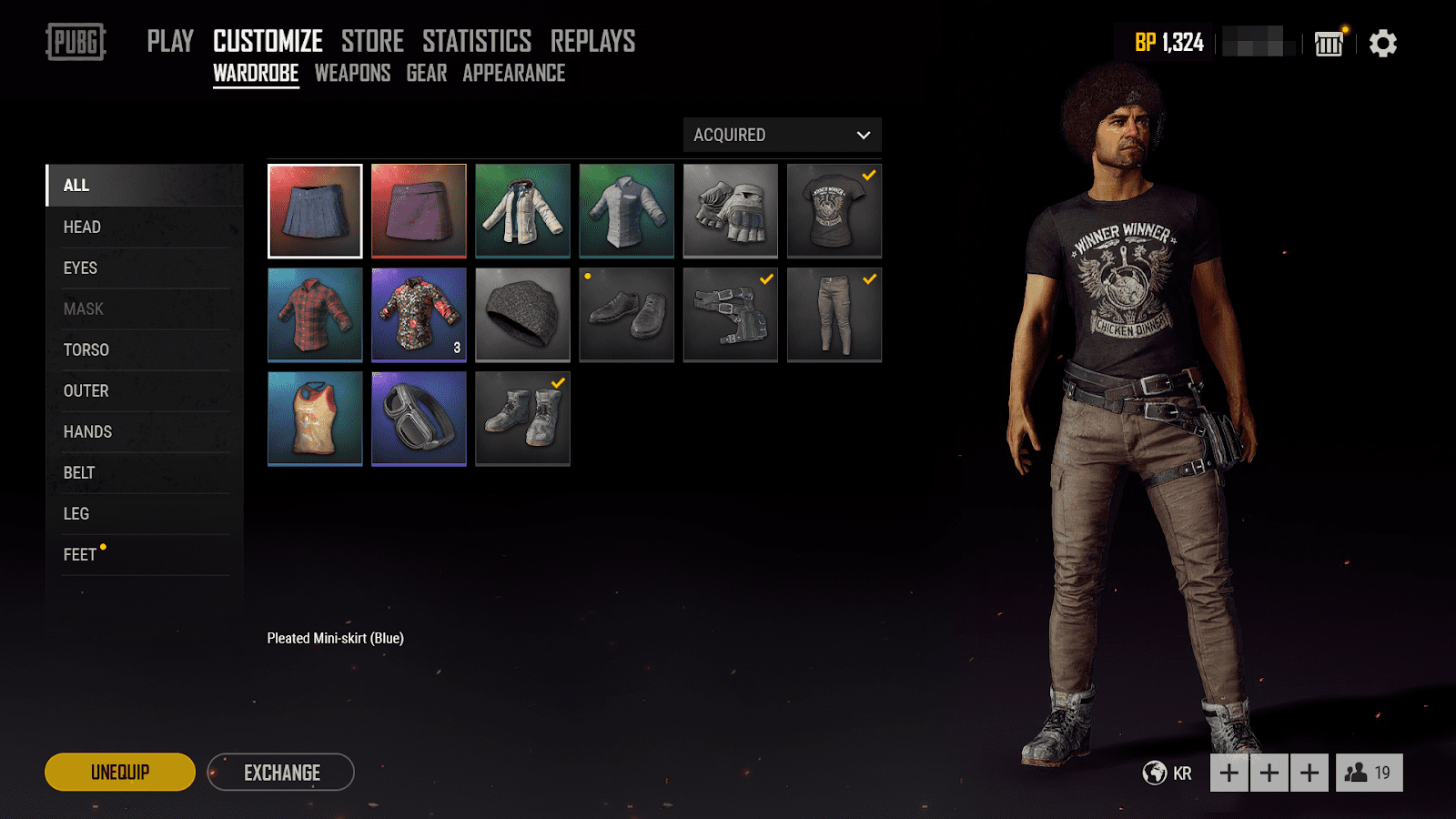Pick the red plaid shirt item

pyautogui.click(x=315, y=315)
